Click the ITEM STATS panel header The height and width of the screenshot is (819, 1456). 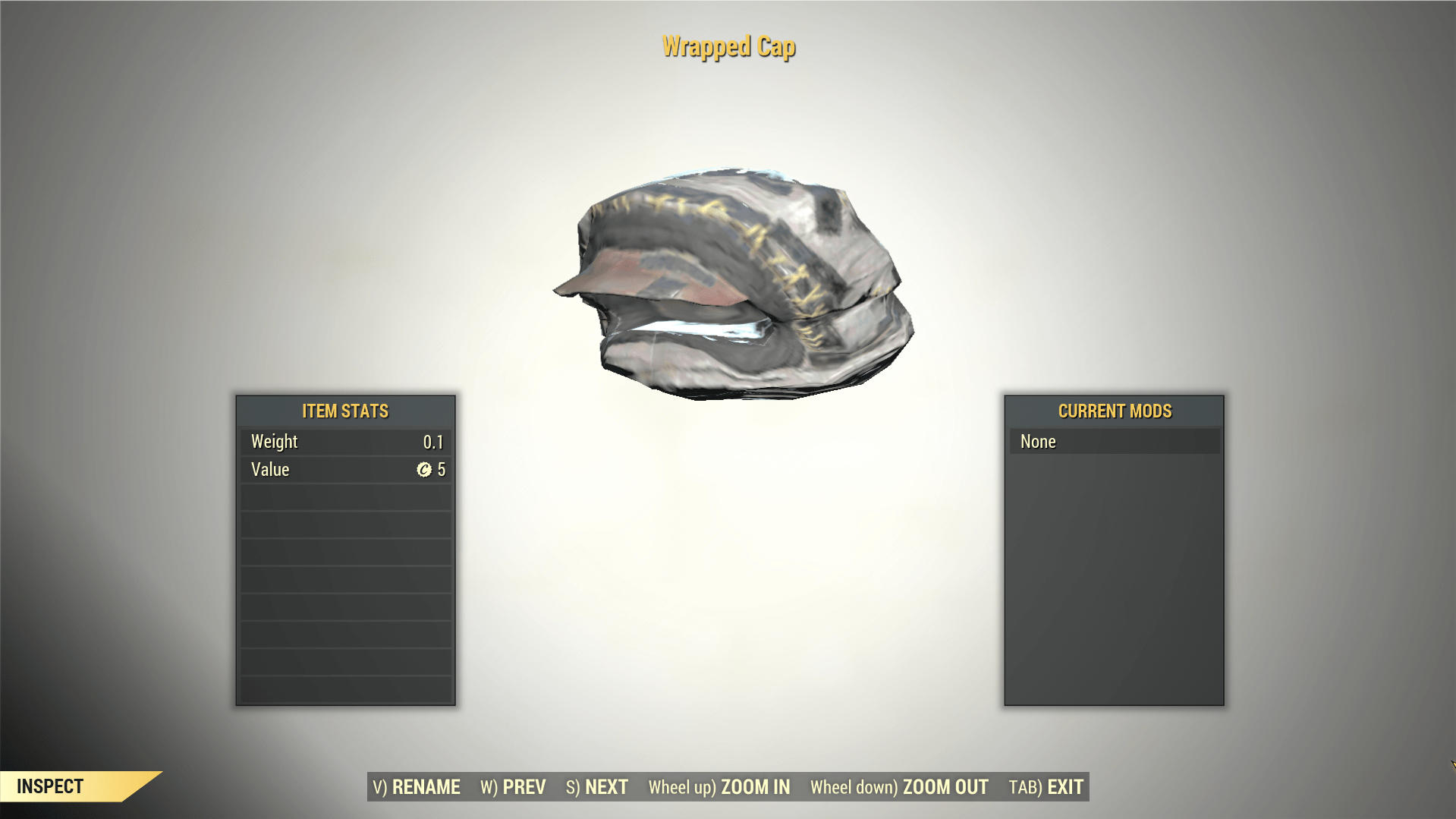[345, 411]
